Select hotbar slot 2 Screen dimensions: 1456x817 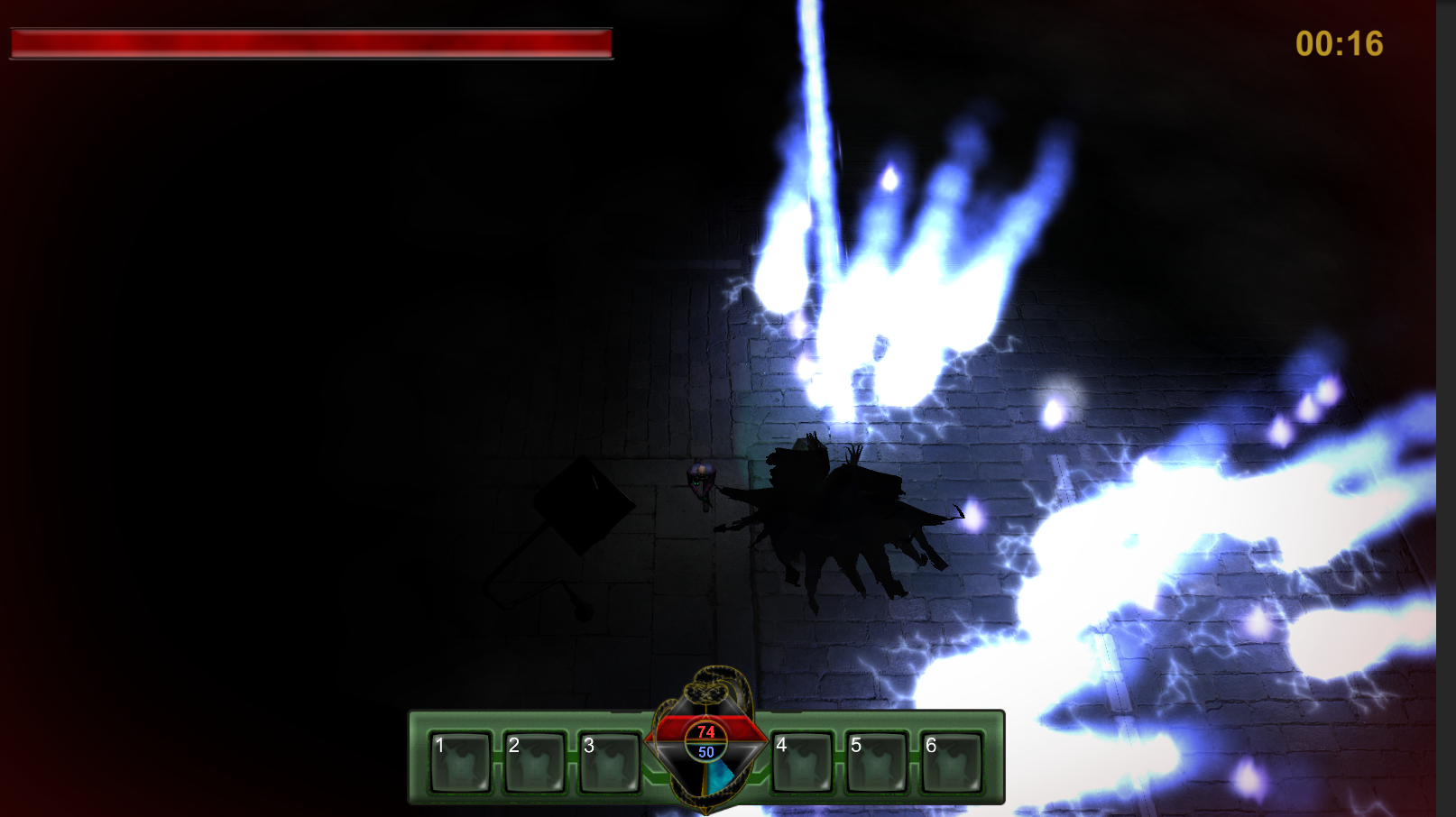(x=534, y=762)
